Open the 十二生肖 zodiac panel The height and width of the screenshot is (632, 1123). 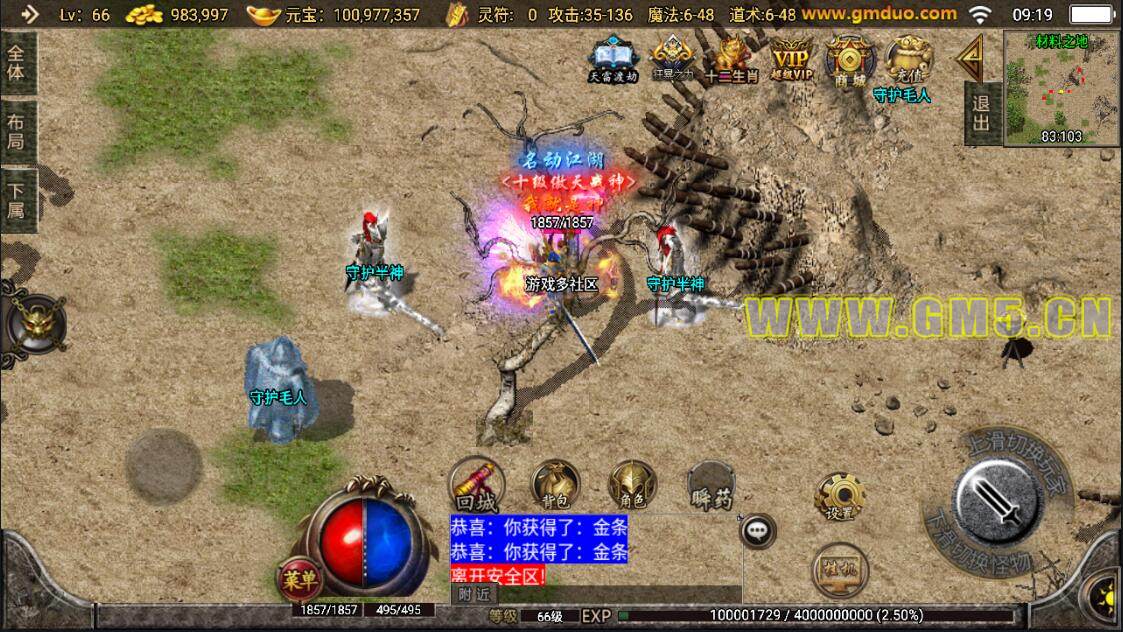[731, 59]
